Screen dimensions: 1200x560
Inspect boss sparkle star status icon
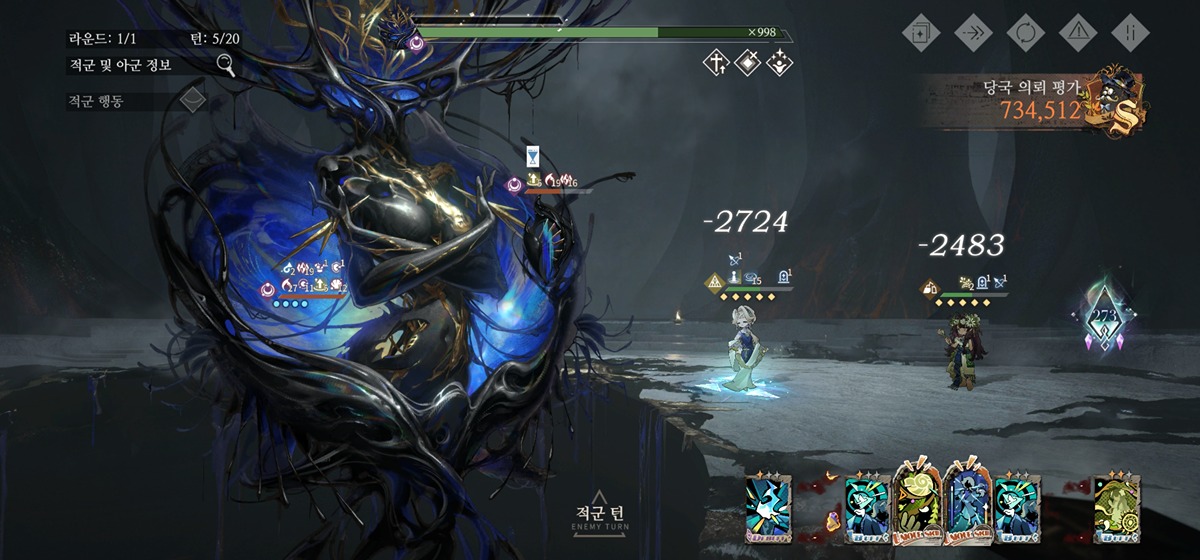pos(779,64)
